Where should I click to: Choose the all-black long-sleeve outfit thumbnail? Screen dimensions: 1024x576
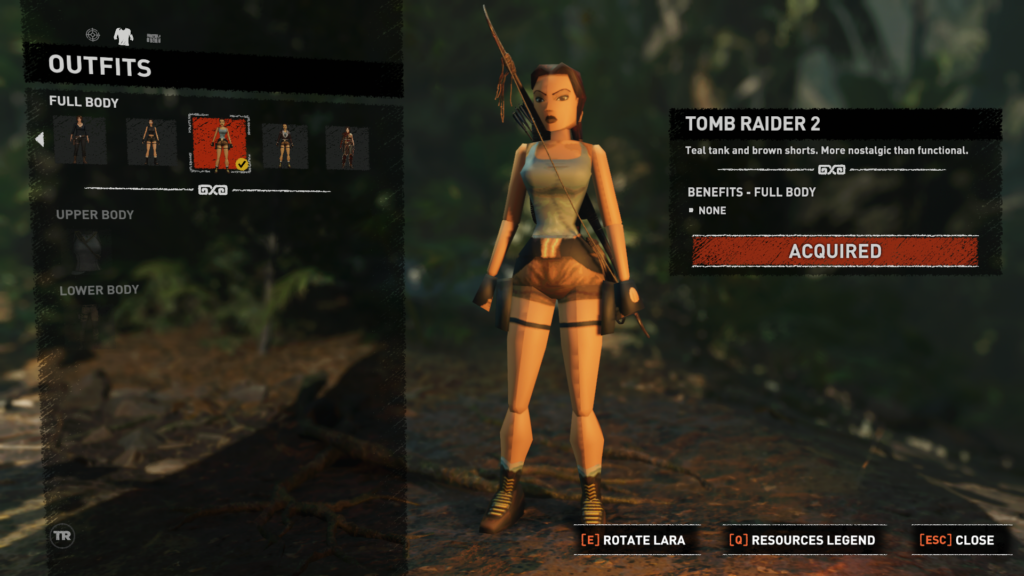79,142
